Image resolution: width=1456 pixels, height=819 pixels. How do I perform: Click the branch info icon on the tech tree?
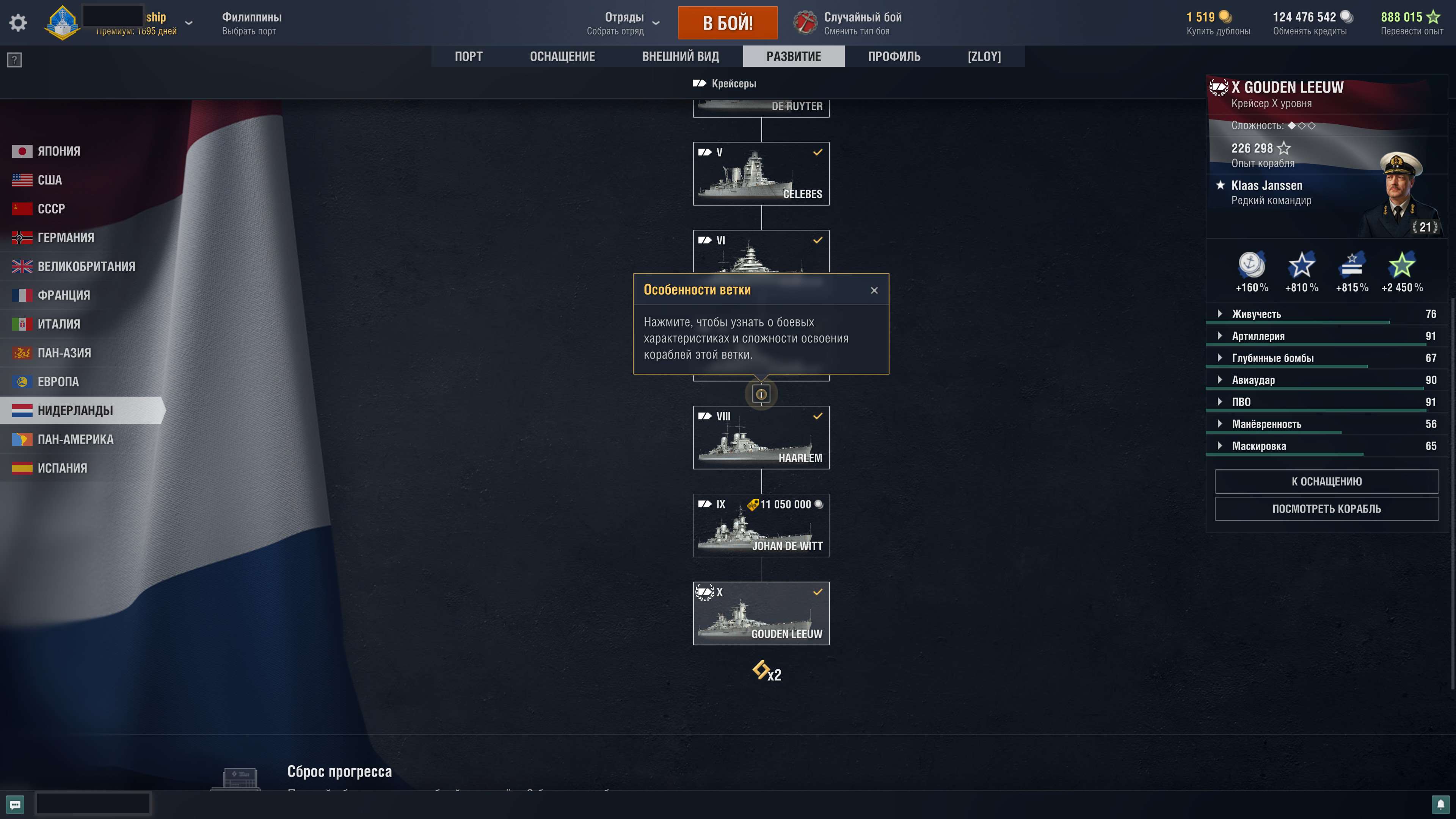(761, 394)
